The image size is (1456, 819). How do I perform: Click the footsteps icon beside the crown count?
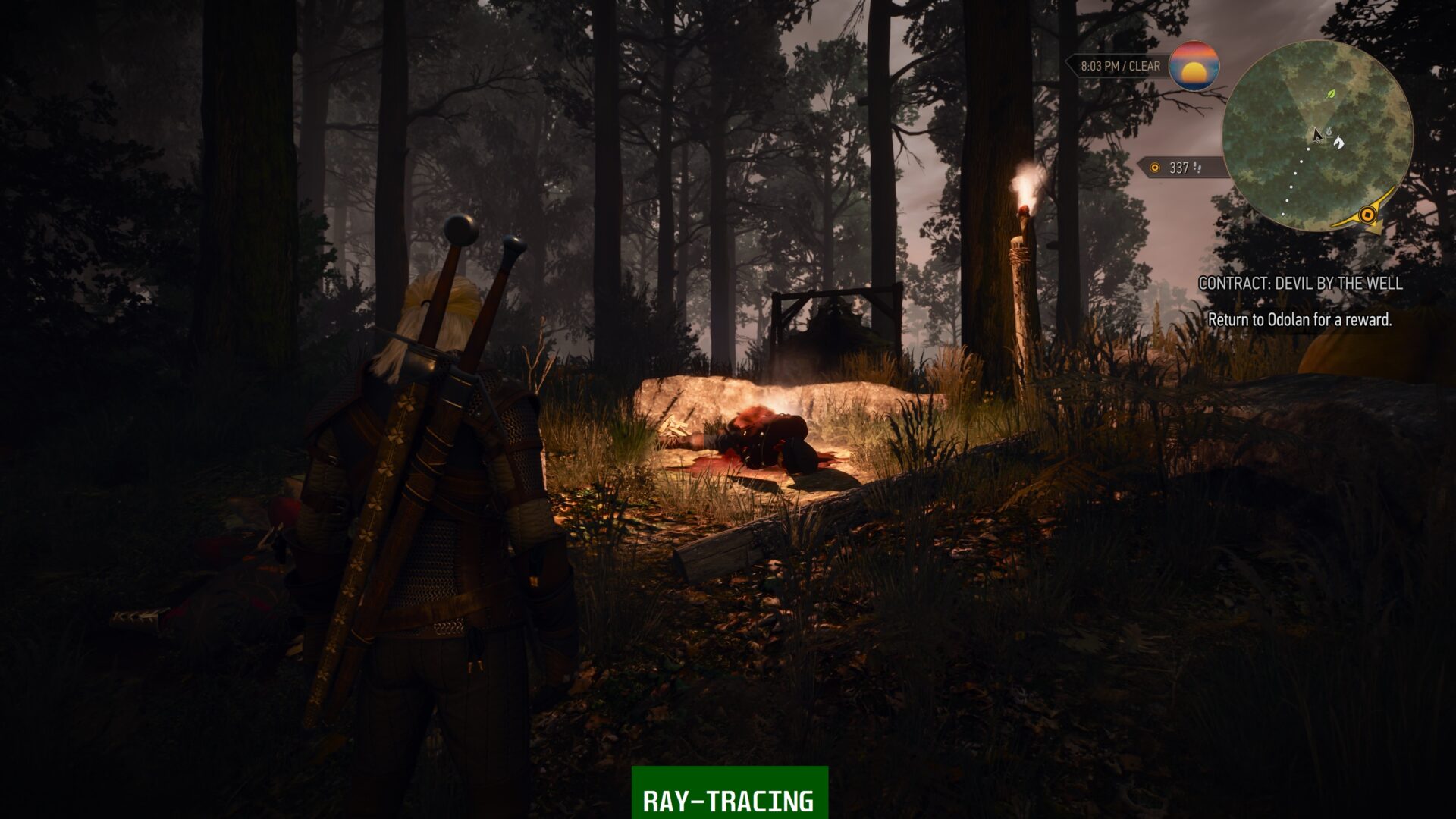[x=1198, y=168]
